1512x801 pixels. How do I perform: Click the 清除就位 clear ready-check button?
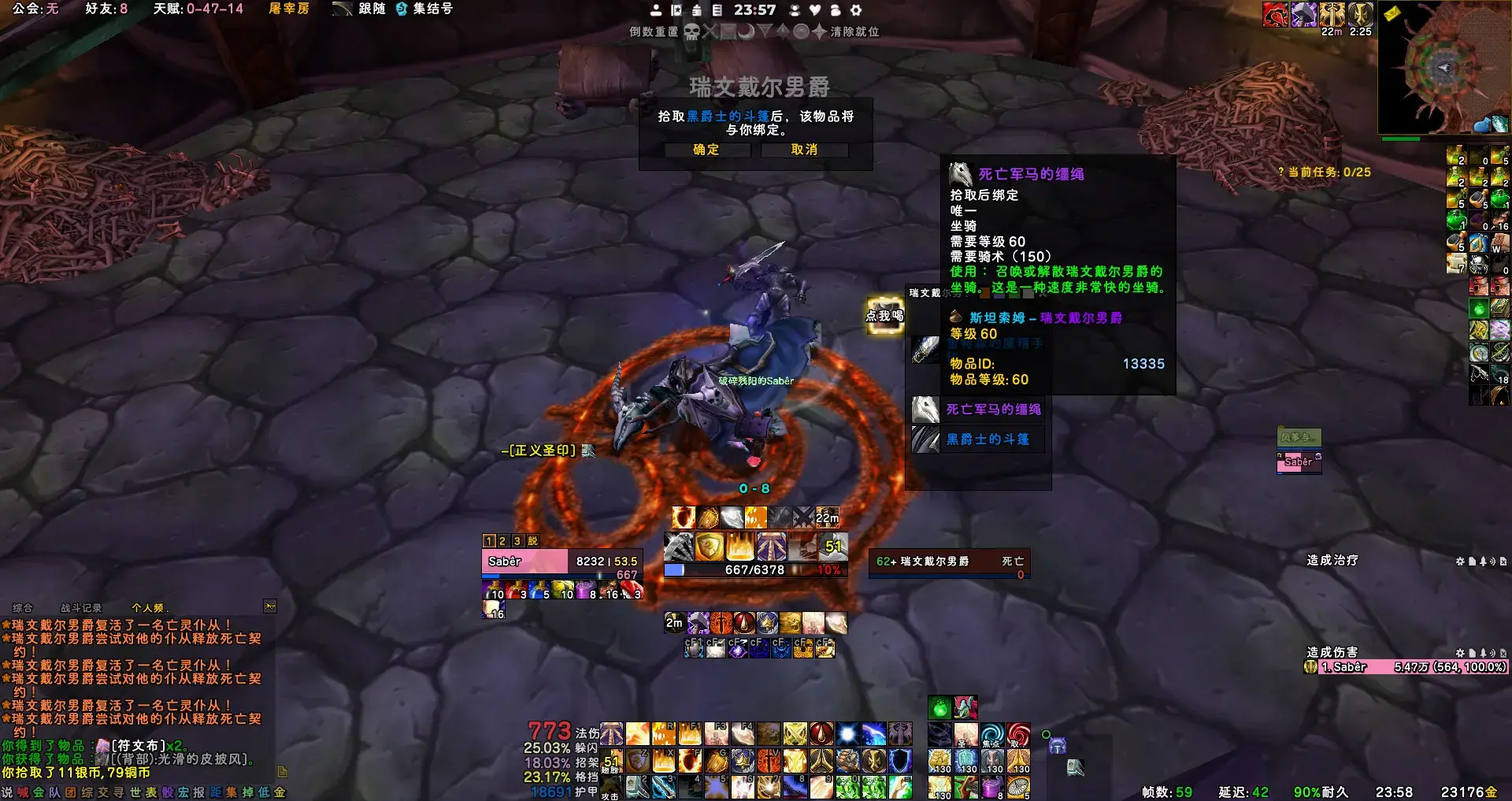(854, 32)
